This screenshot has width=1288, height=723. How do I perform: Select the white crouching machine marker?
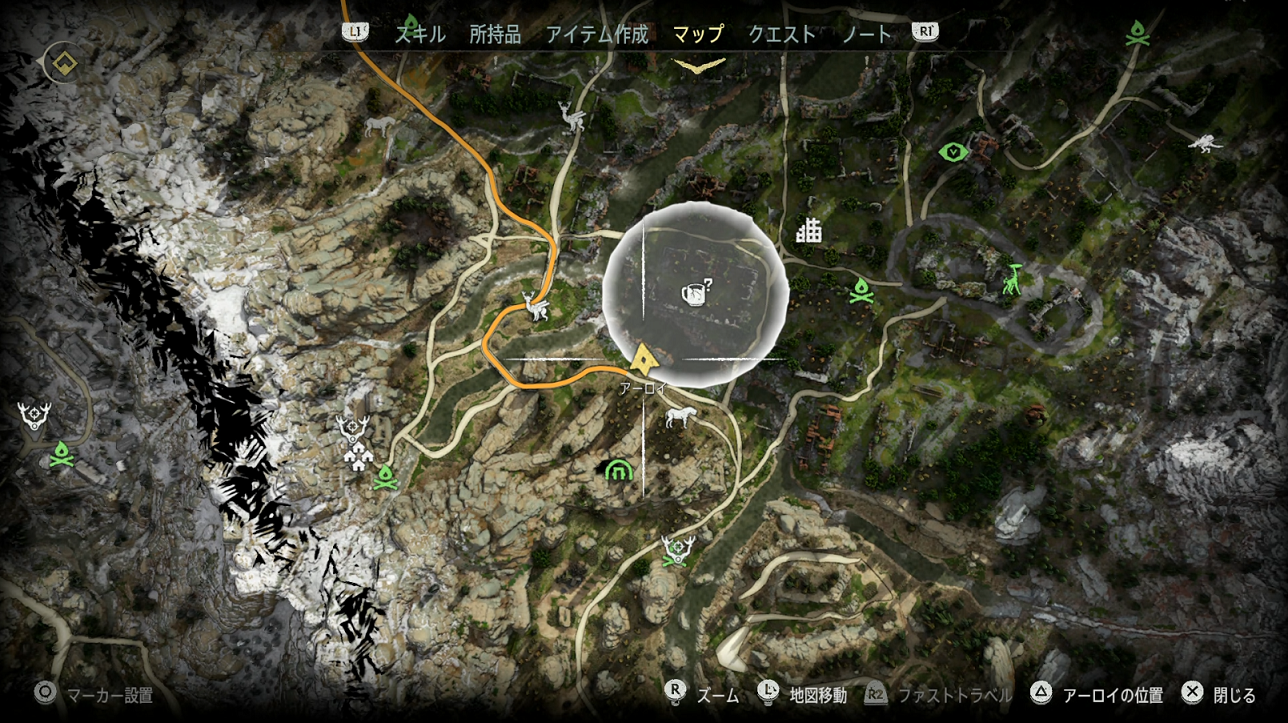(x=1206, y=142)
